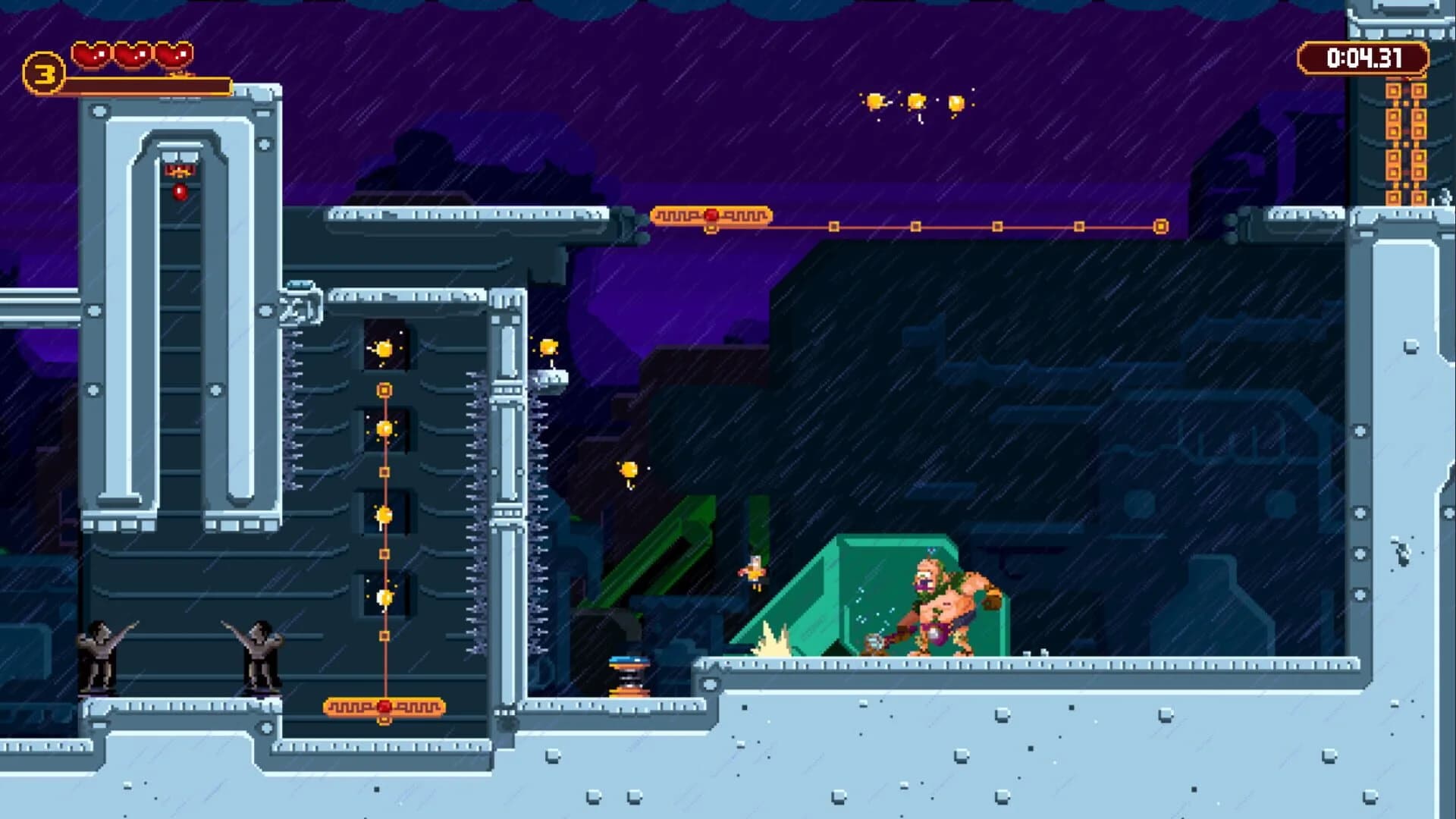The height and width of the screenshot is (819, 1456).
Task: Click the coin beside the small ledge with spikes
Action: pyautogui.click(x=548, y=345)
